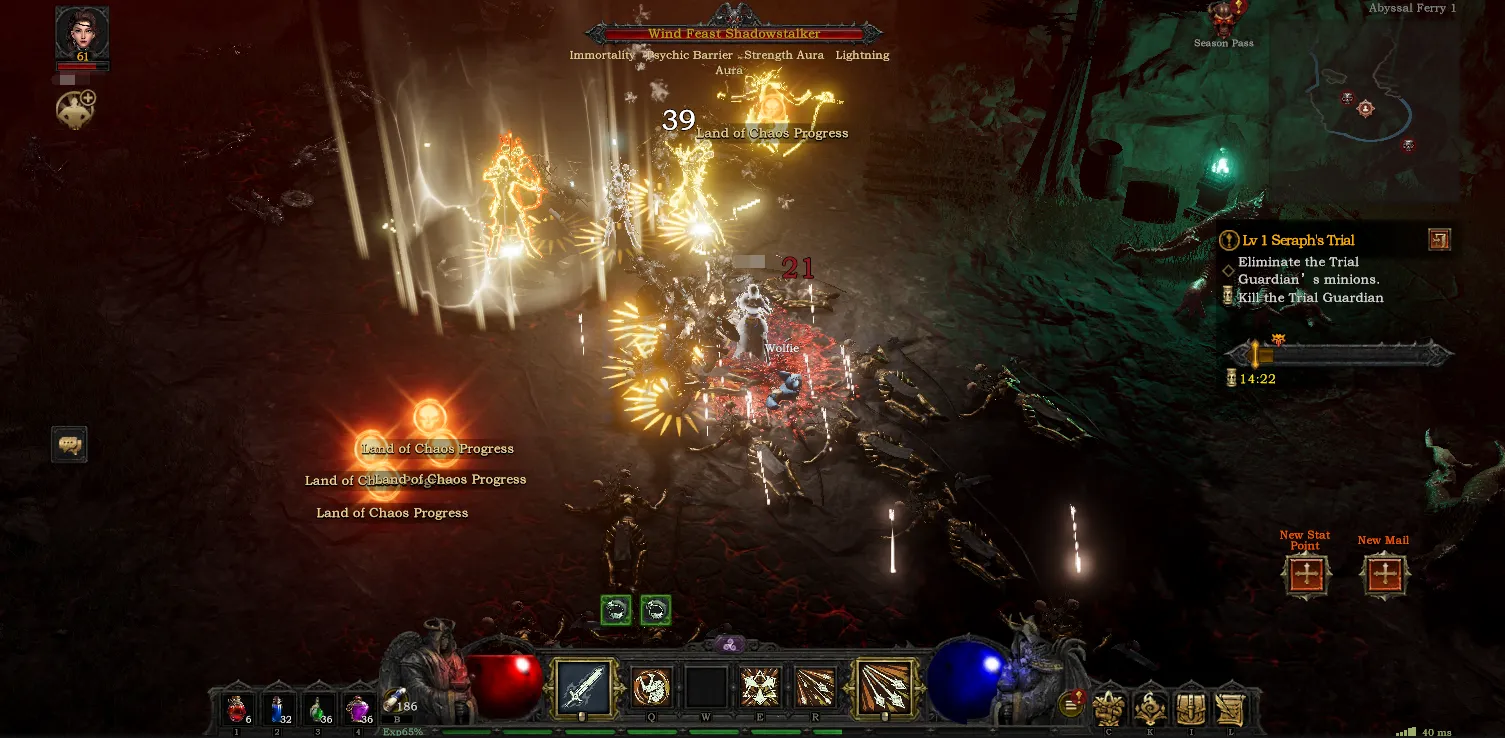
Task: Activate the E triangle burst skill
Action: [x=760, y=688]
